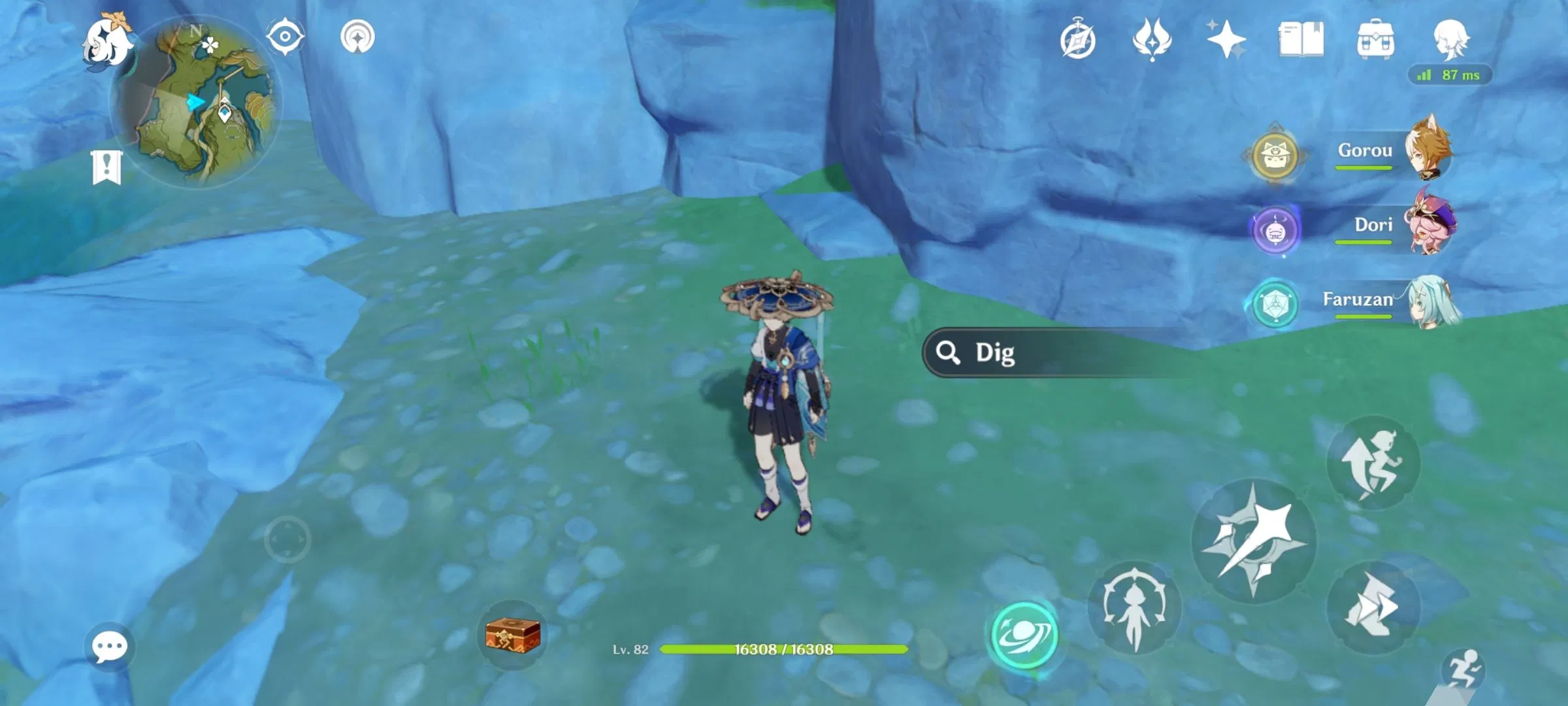This screenshot has width=1568, height=706.
Task: Open the Battle Pass star icon
Action: (1226, 41)
